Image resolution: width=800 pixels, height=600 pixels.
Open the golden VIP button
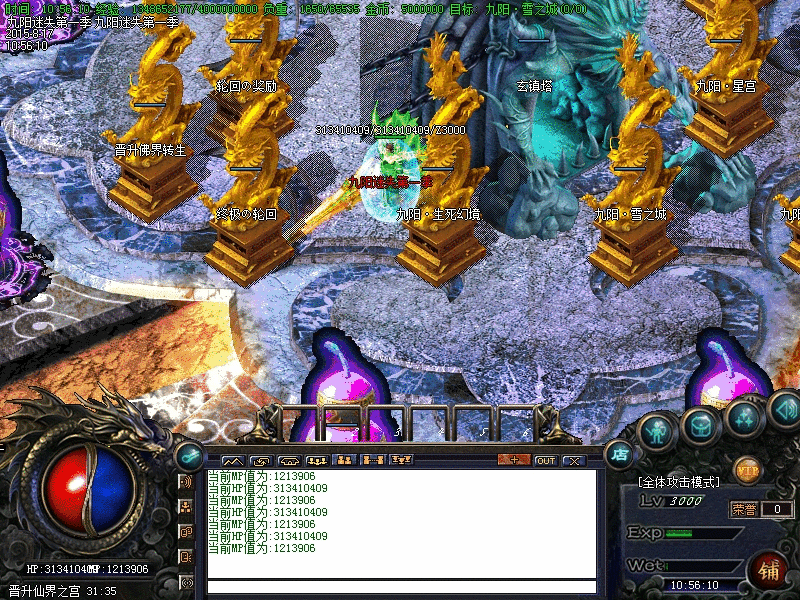tap(747, 468)
